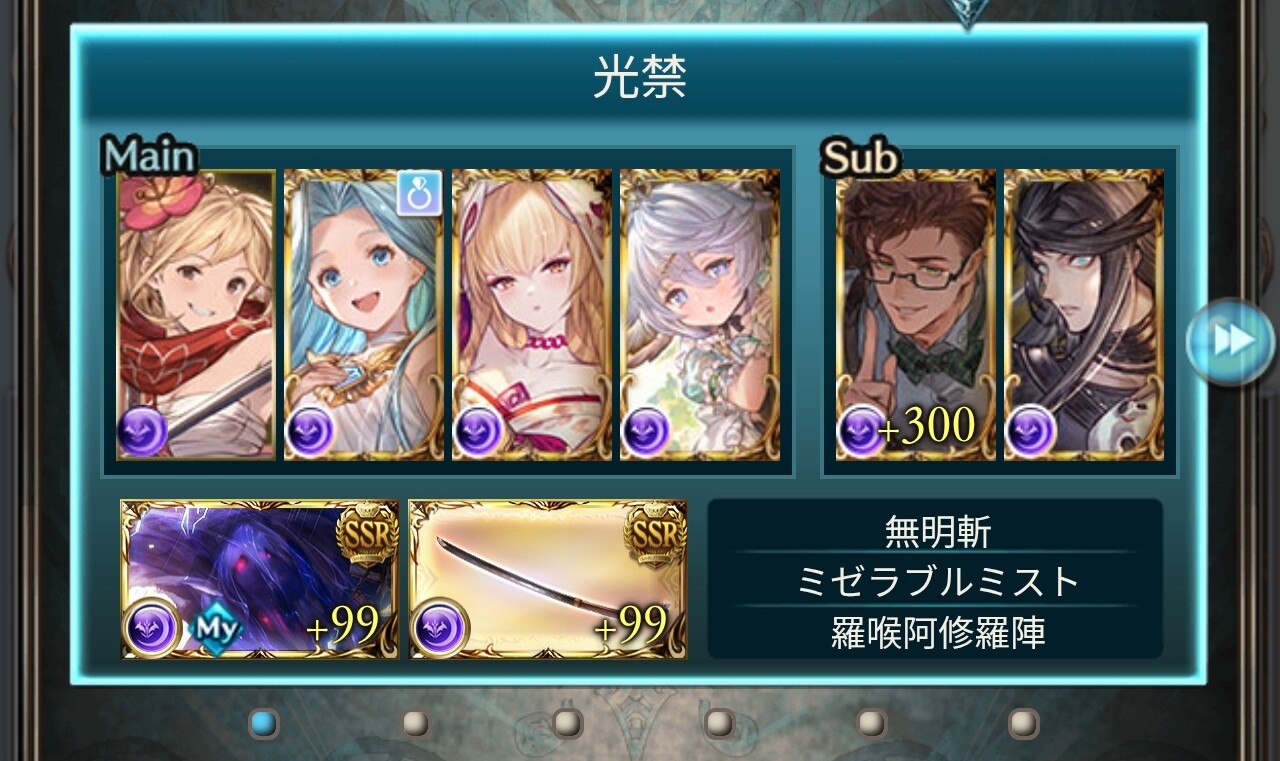The width and height of the screenshot is (1280, 761).
Task: Go to next party with double-arrow button
Action: click(x=1230, y=340)
